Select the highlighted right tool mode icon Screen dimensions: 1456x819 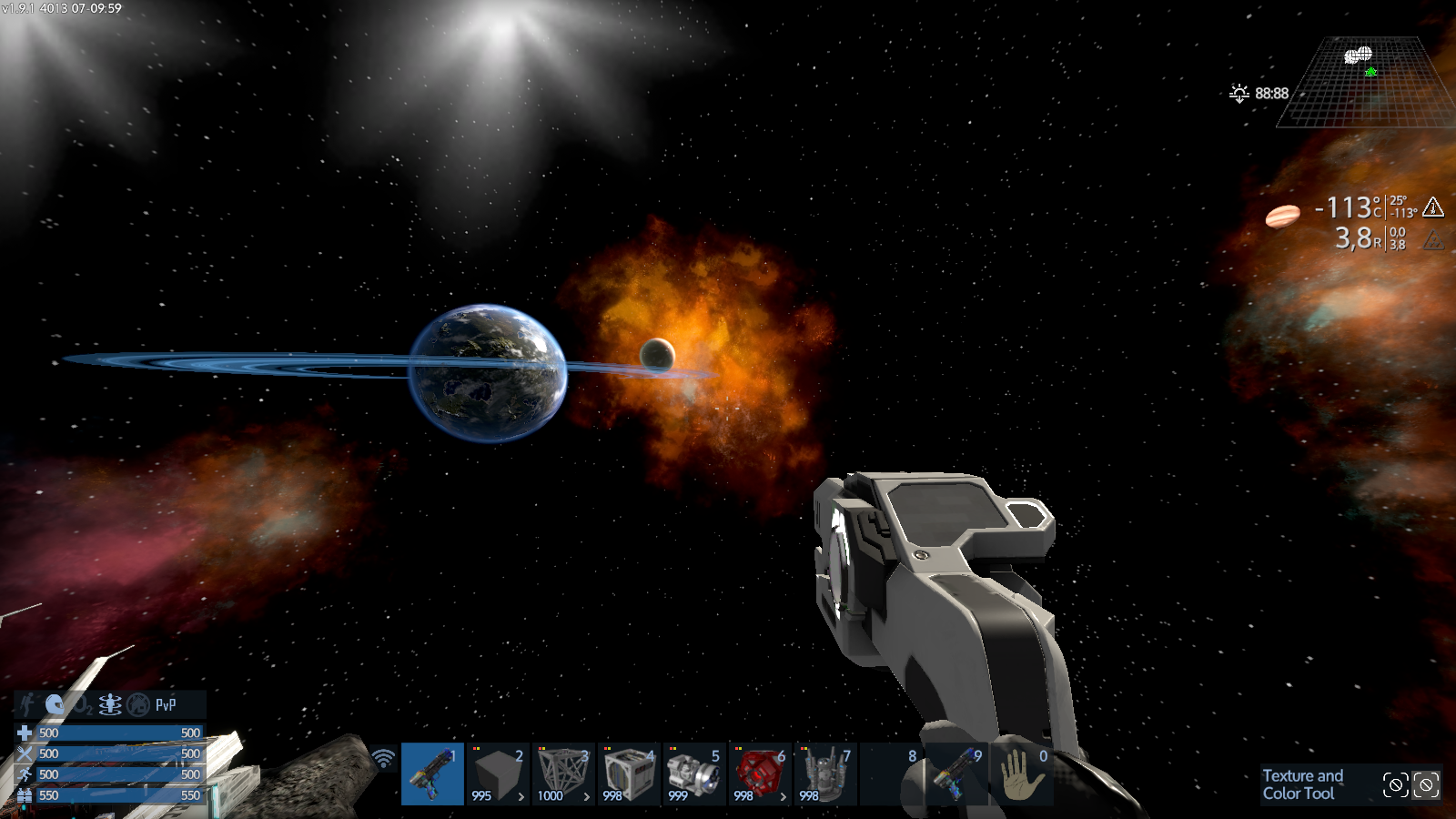coord(1426,784)
